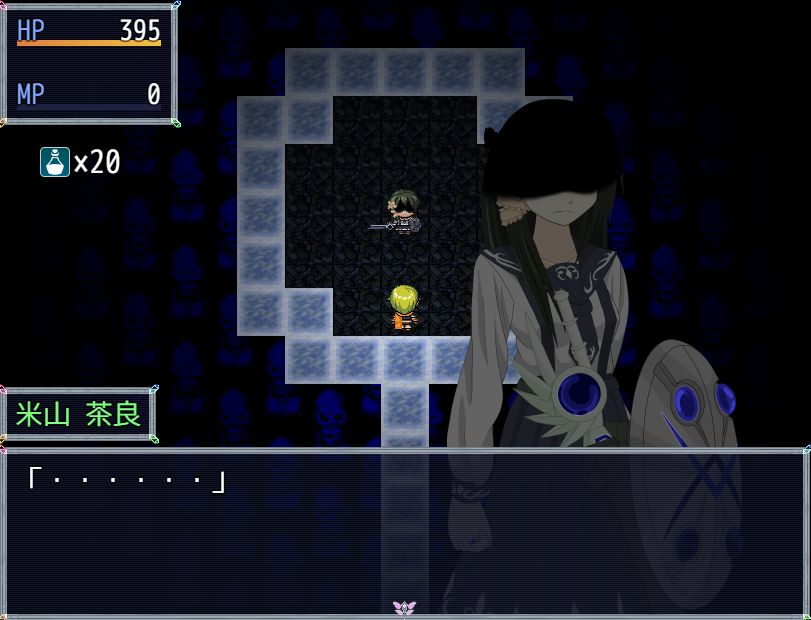Click the dialogue message box
This screenshot has width=811, height=620.
click(x=405, y=530)
